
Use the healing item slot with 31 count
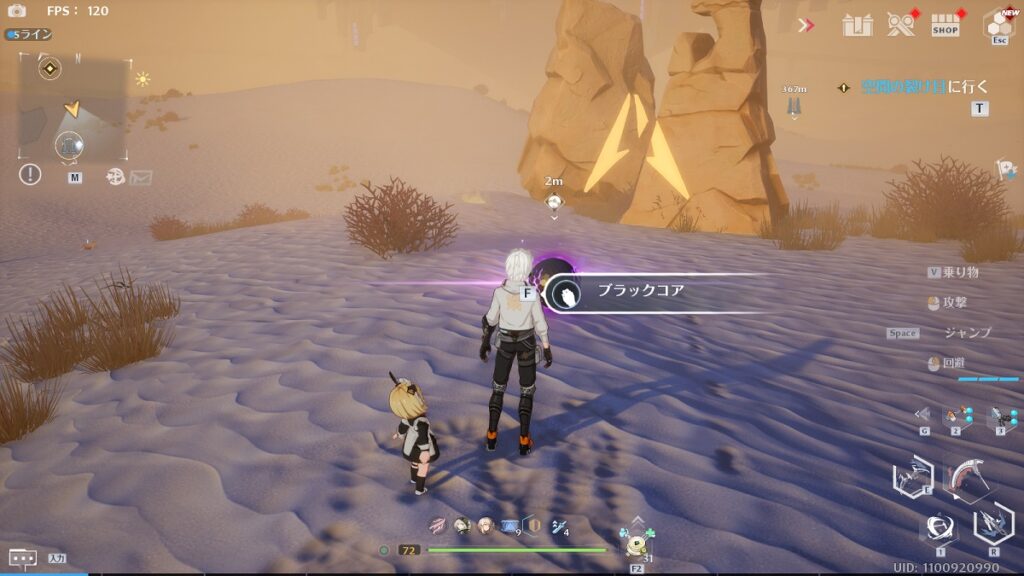click(636, 545)
